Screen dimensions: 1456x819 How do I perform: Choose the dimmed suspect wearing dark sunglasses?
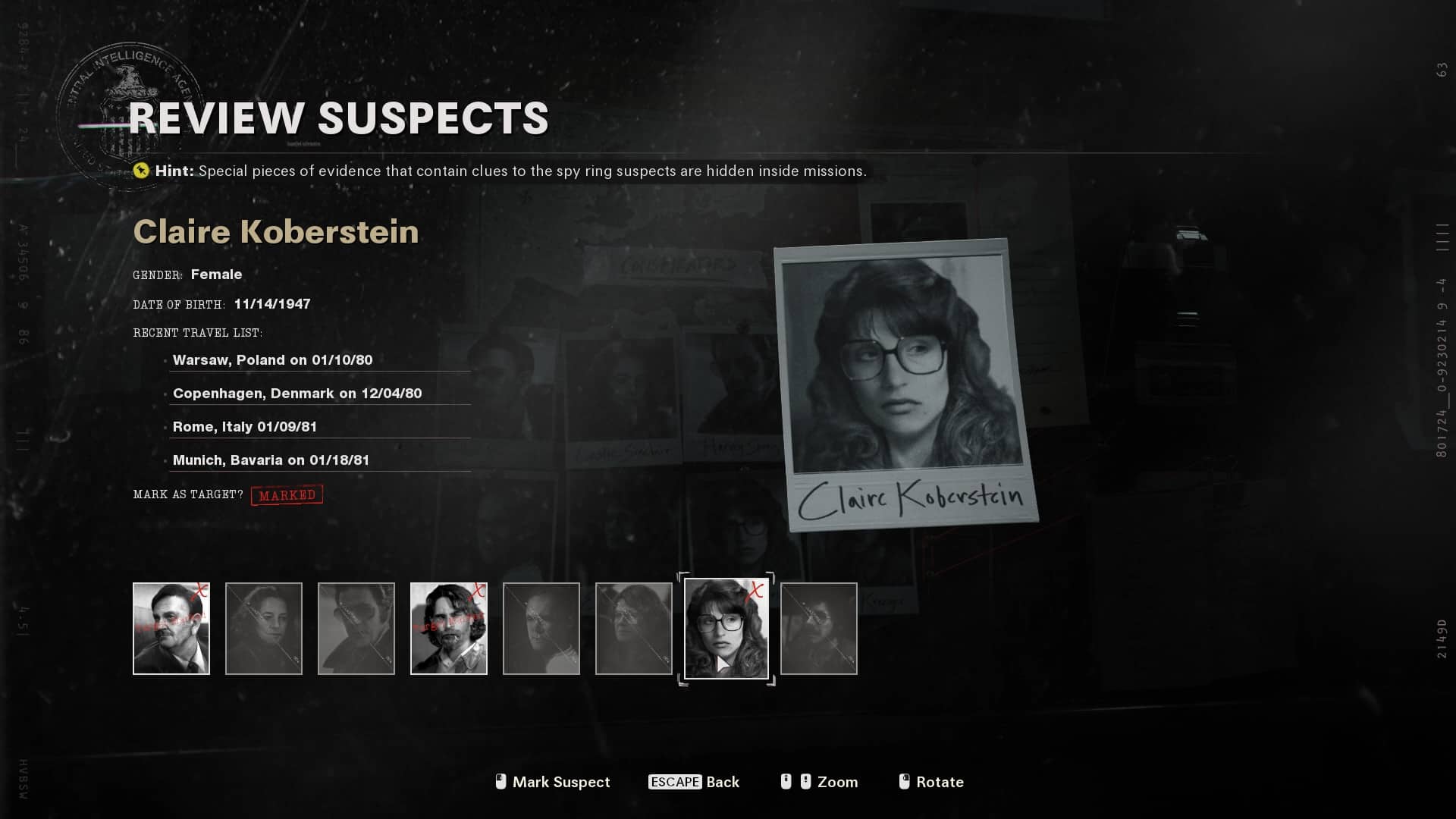click(356, 628)
